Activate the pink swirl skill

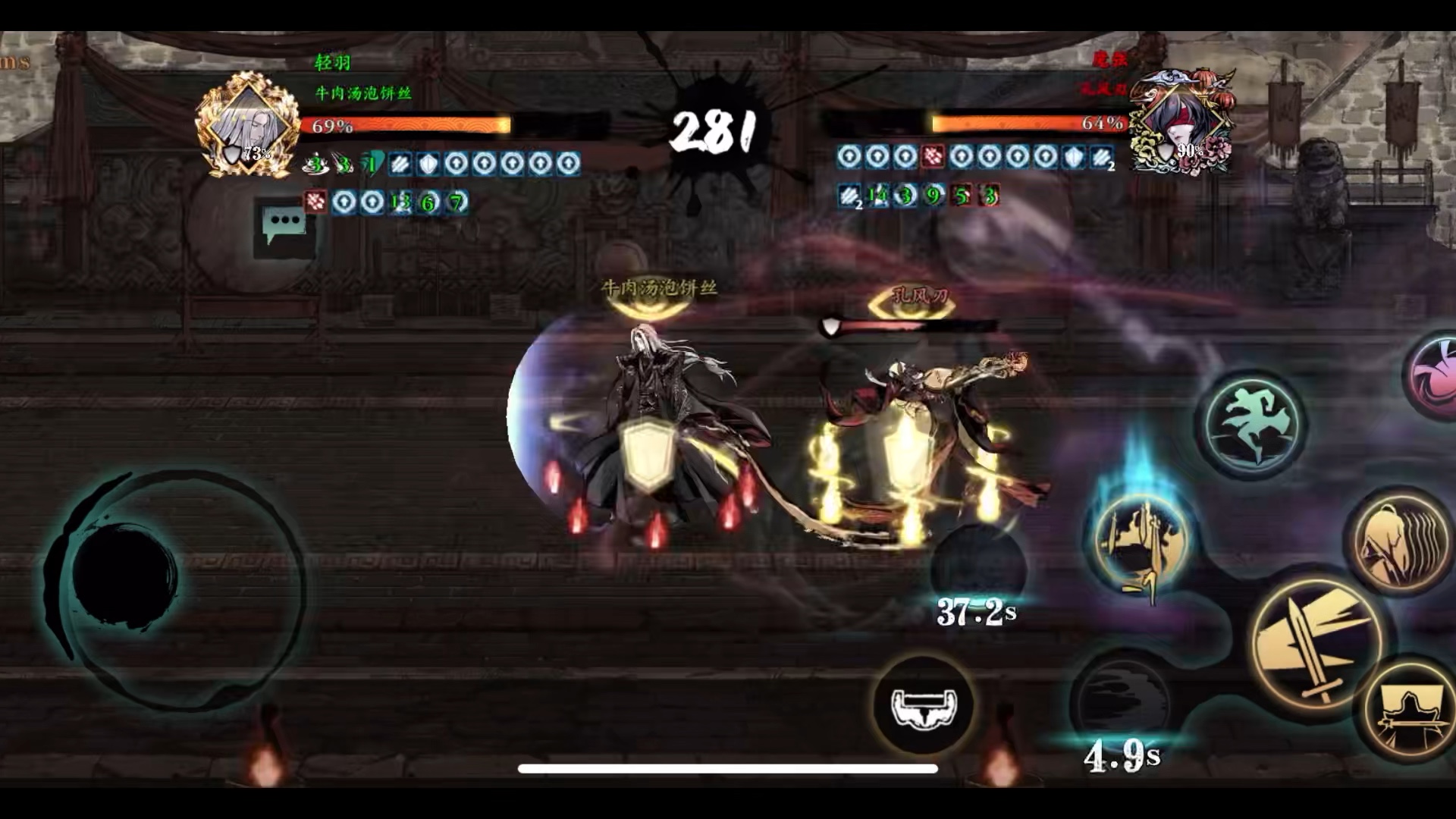click(1433, 377)
